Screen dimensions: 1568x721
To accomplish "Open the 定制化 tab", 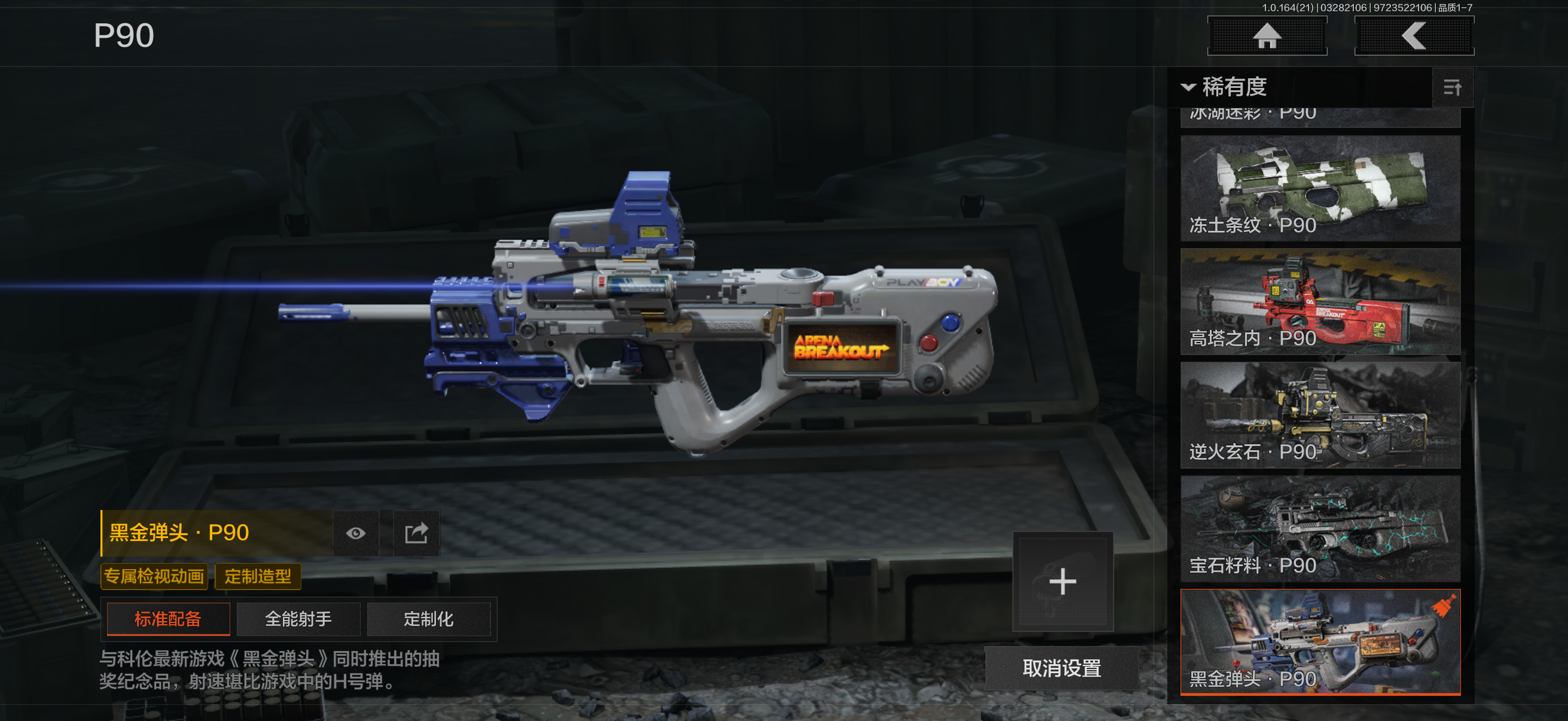I will click(x=429, y=619).
